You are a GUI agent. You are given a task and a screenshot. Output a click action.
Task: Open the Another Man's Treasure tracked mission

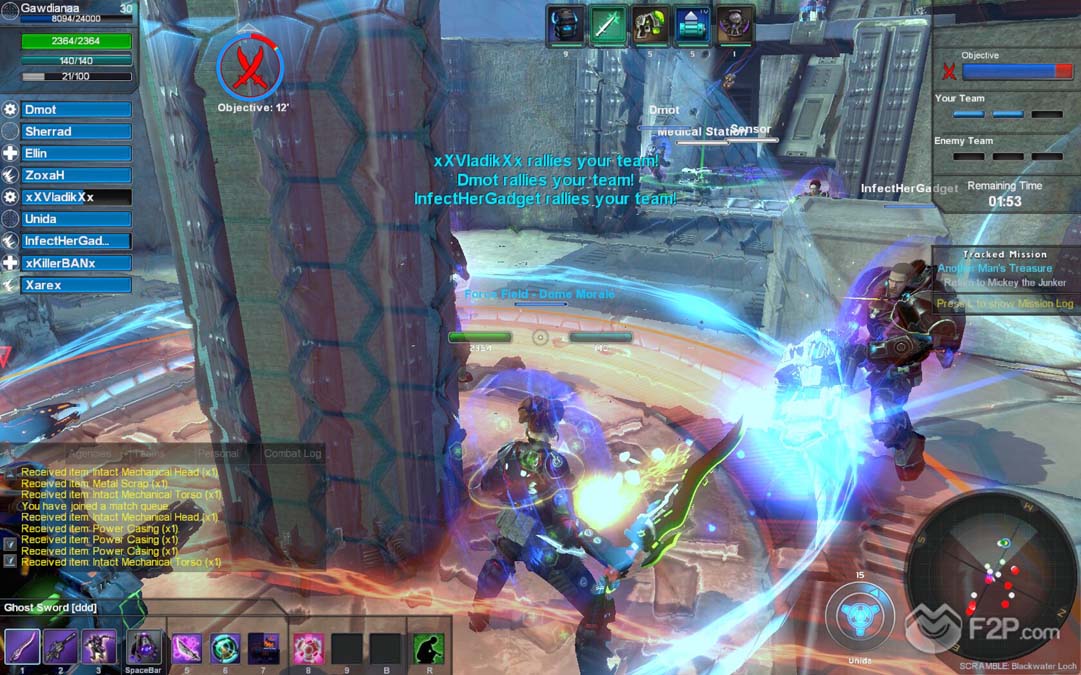pos(994,268)
